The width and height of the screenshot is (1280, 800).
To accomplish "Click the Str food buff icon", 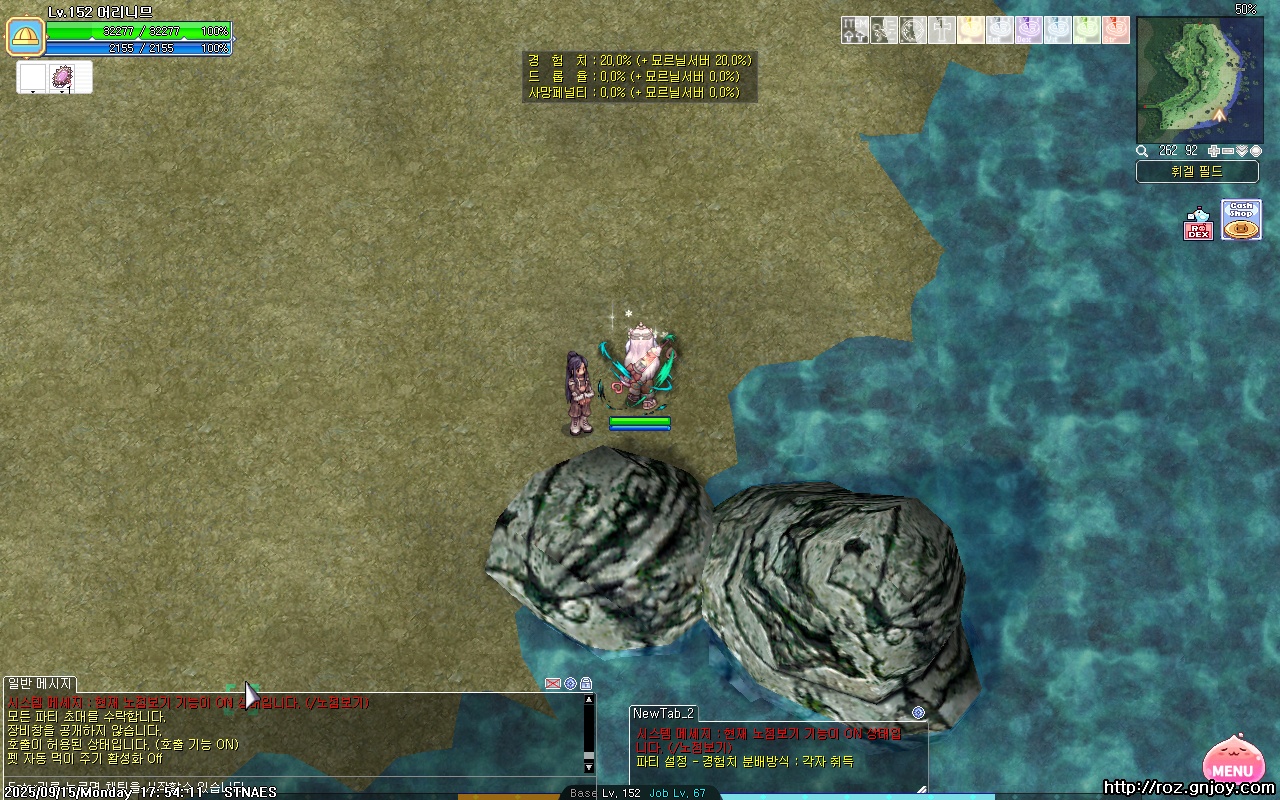I will pos(1116,30).
